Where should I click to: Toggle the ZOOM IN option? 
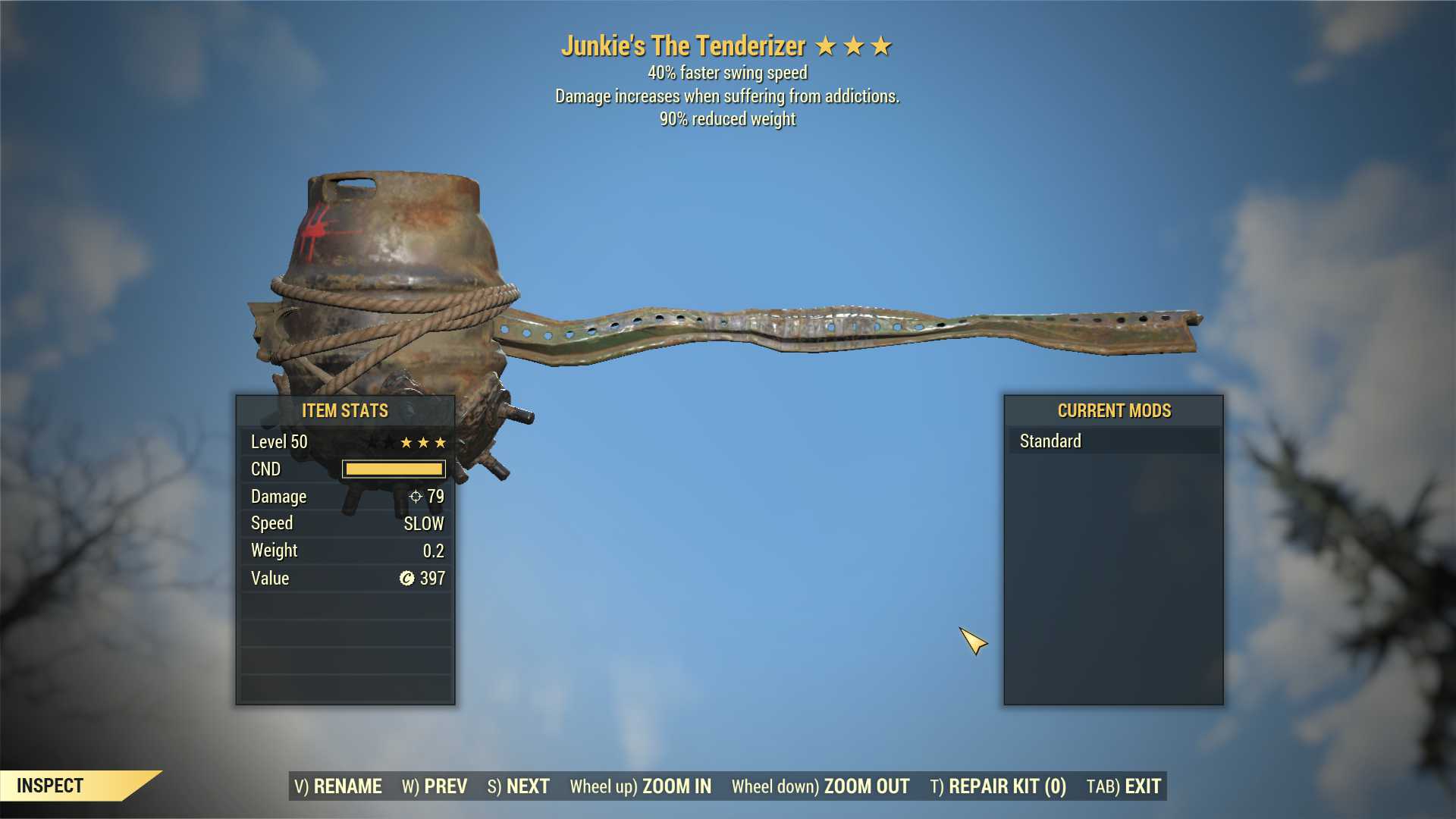[x=676, y=786]
